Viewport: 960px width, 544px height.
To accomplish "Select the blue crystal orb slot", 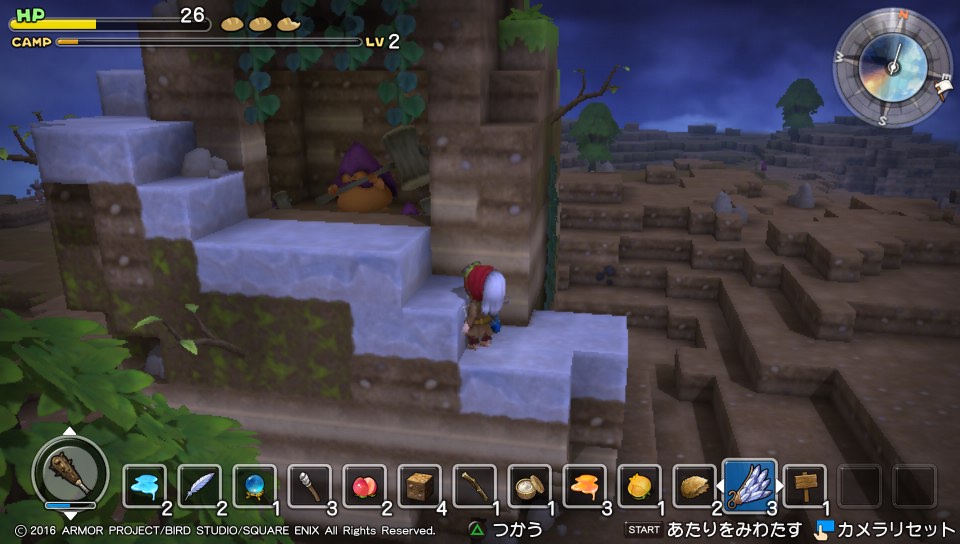I will tap(255, 487).
